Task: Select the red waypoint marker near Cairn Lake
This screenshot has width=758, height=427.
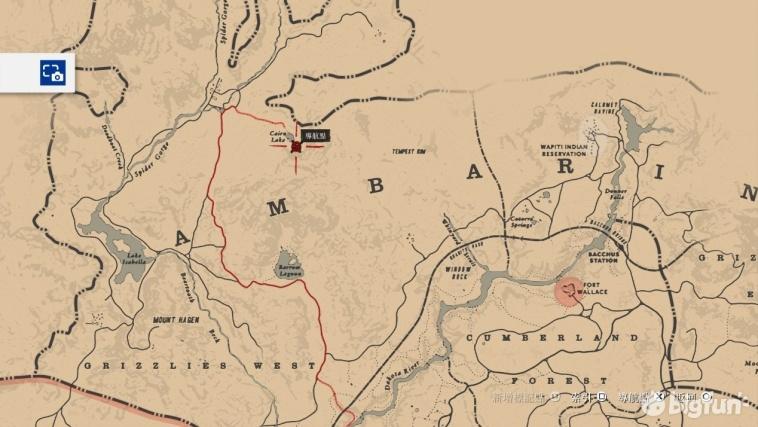Action: 296,147
